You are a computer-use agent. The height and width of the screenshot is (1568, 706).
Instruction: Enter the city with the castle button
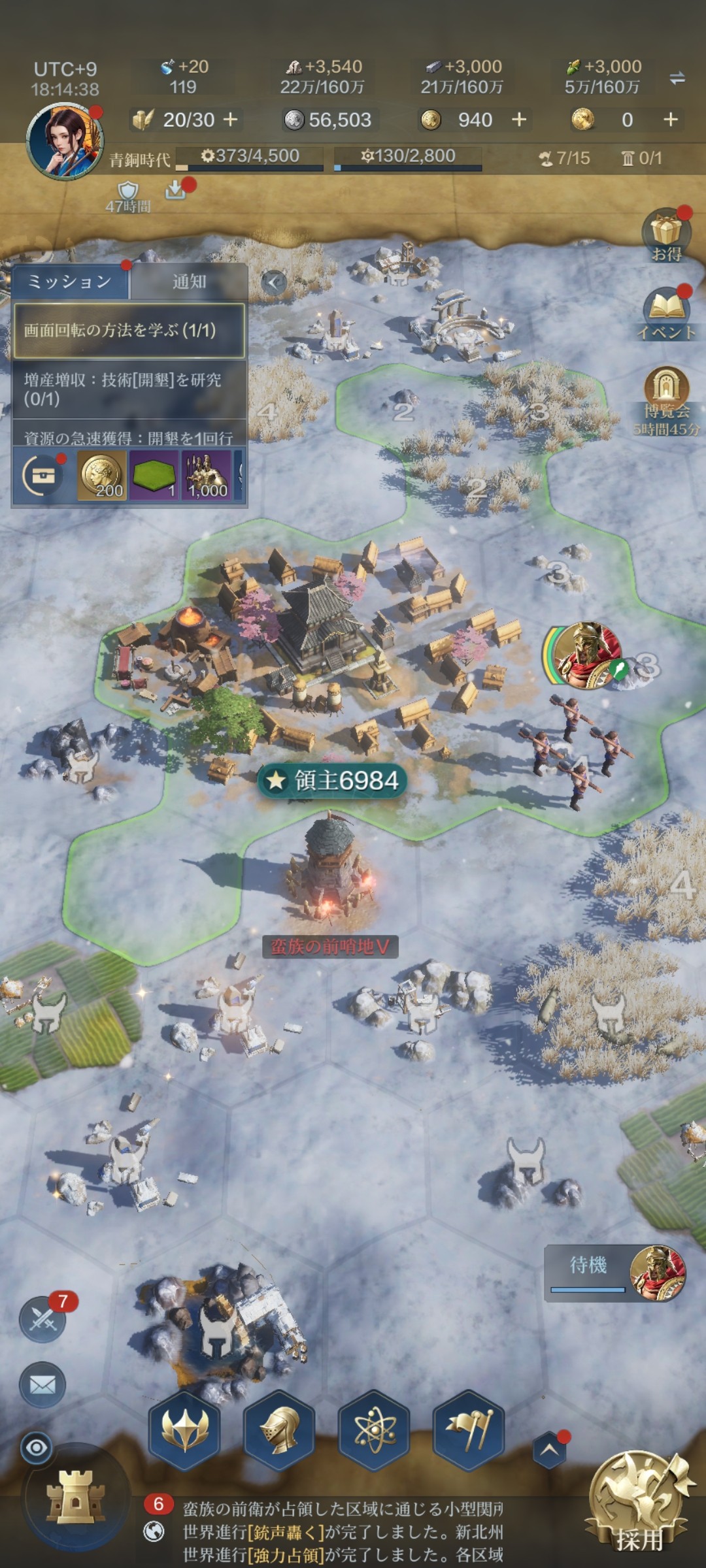click(75, 1496)
